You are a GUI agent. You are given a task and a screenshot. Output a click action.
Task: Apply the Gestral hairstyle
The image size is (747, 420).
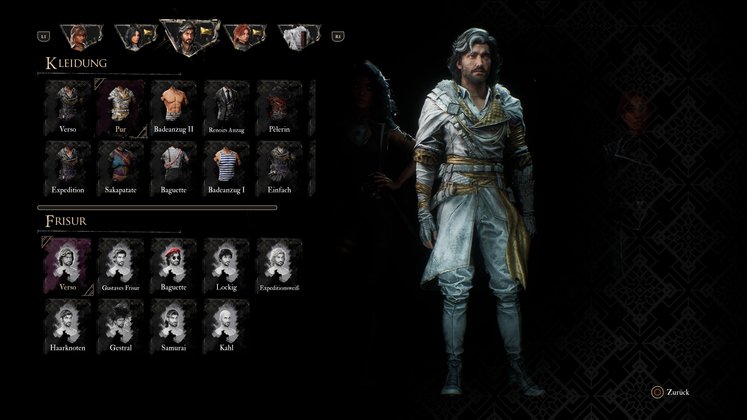click(120, 320)
